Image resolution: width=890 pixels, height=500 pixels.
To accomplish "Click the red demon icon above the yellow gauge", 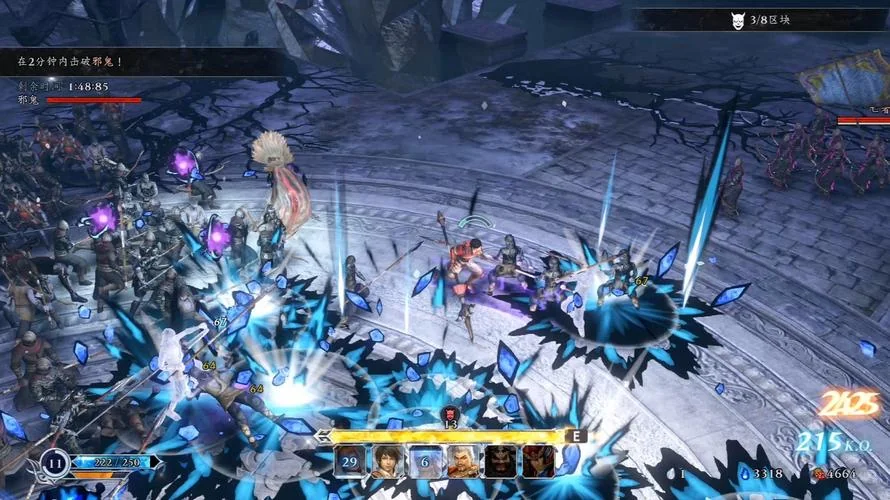I will coord(450,413).
